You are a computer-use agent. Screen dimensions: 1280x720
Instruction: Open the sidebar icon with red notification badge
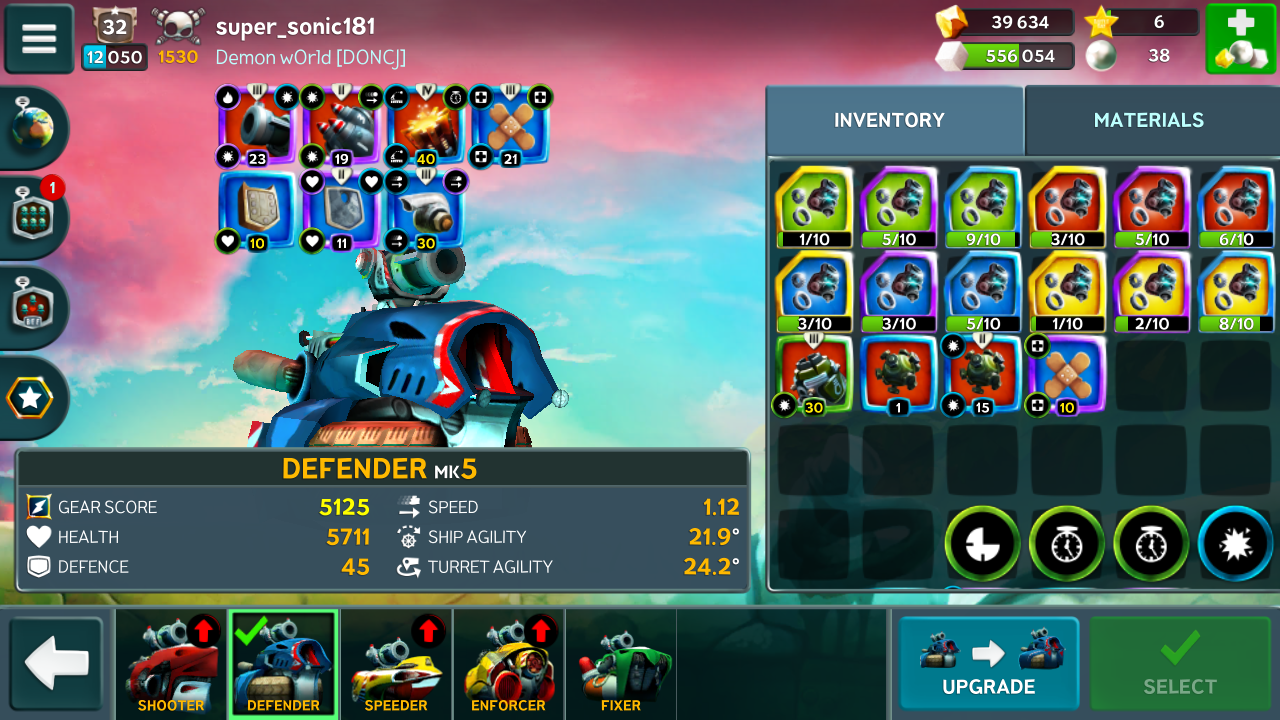32,217
